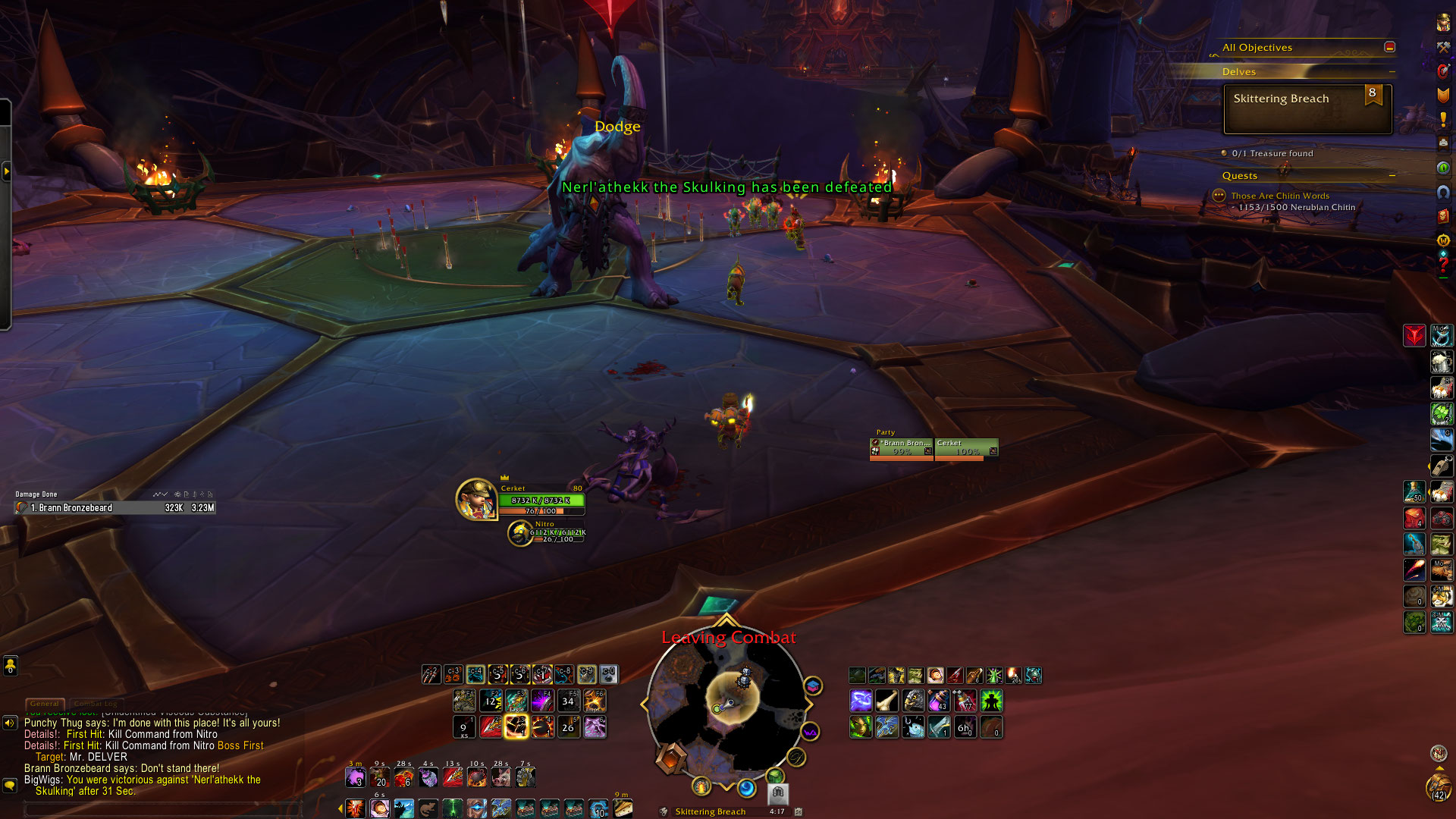Select Brann Bronzebeard row in damage meter
Viewport: 1456px width, 819px height.
(x=114, y=508)
